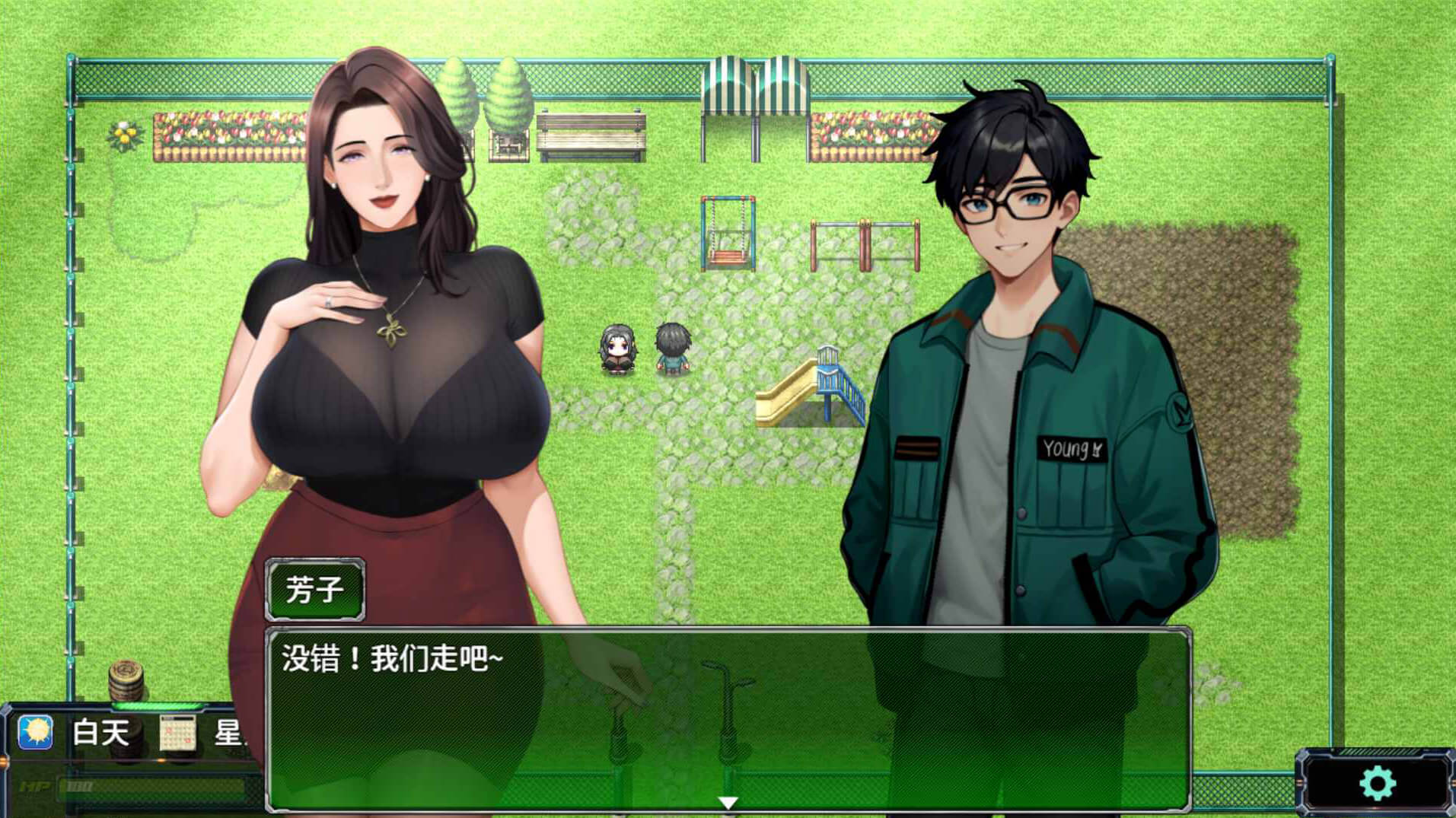Image resolution: width=1456 pixels, height=818 pixels.
Task: Open settings with the gear icon
Action: (1376, 783)
